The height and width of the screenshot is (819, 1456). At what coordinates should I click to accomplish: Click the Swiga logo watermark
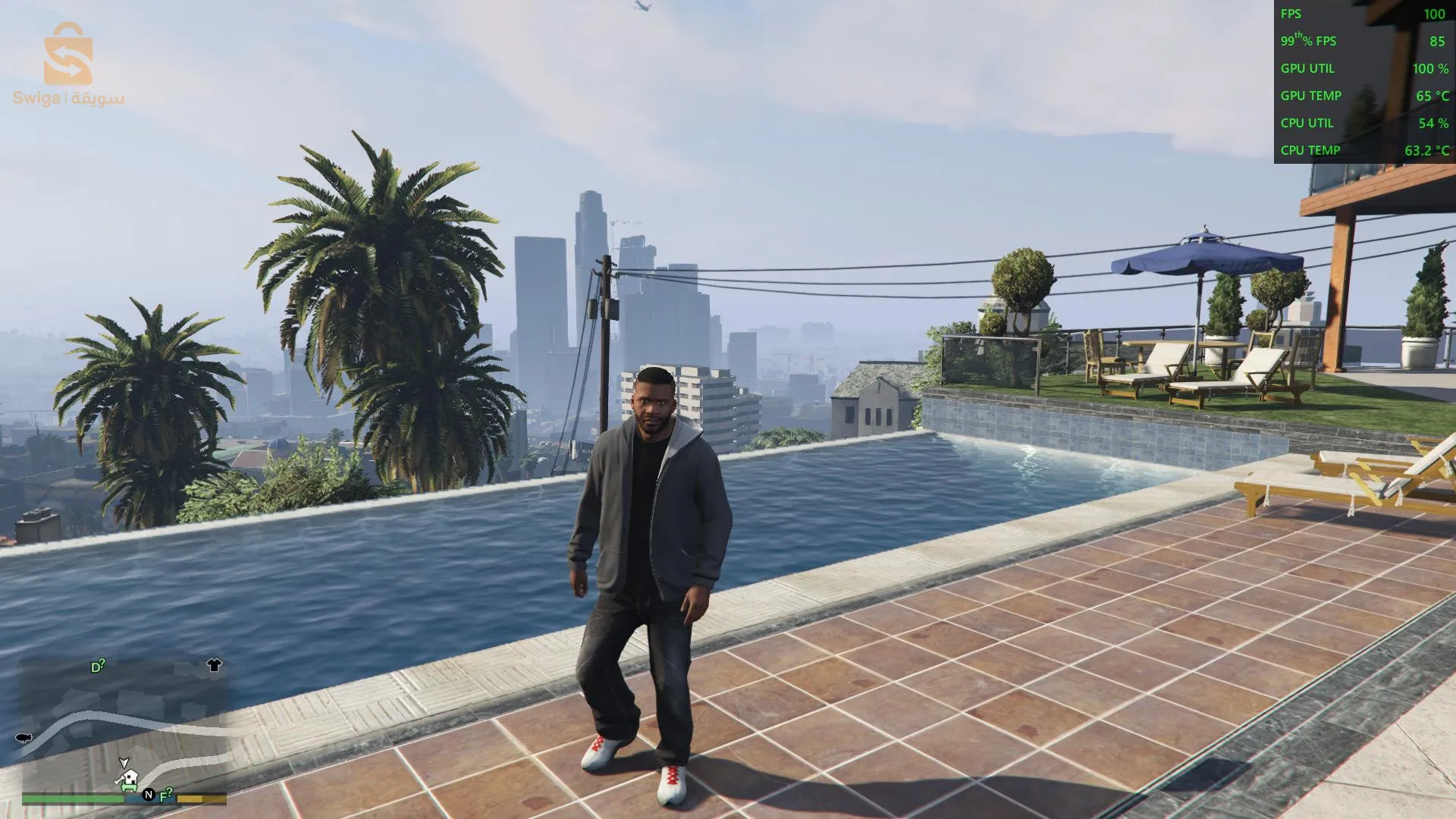[x=68, y=64]
